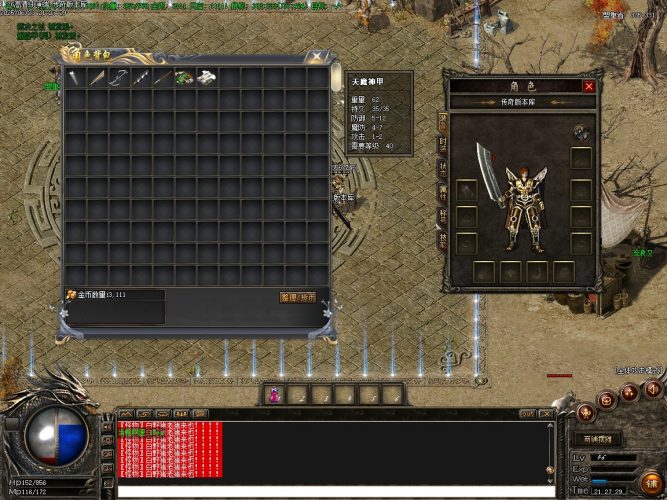Viewport: 667px width, 500px height.
Task: Select the white scroll item in the backpack
Action: coord(207,77)
